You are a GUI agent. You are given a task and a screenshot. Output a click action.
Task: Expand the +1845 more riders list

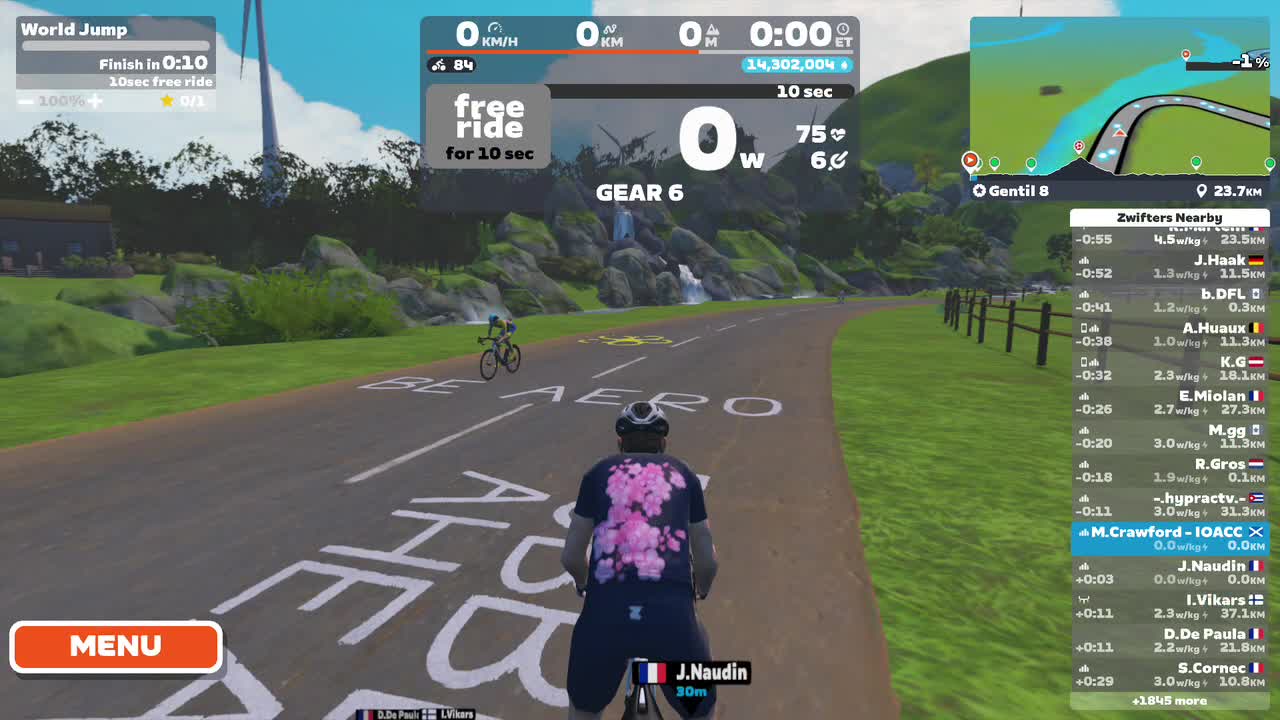pyautogui.click(x=1170, y=700)
